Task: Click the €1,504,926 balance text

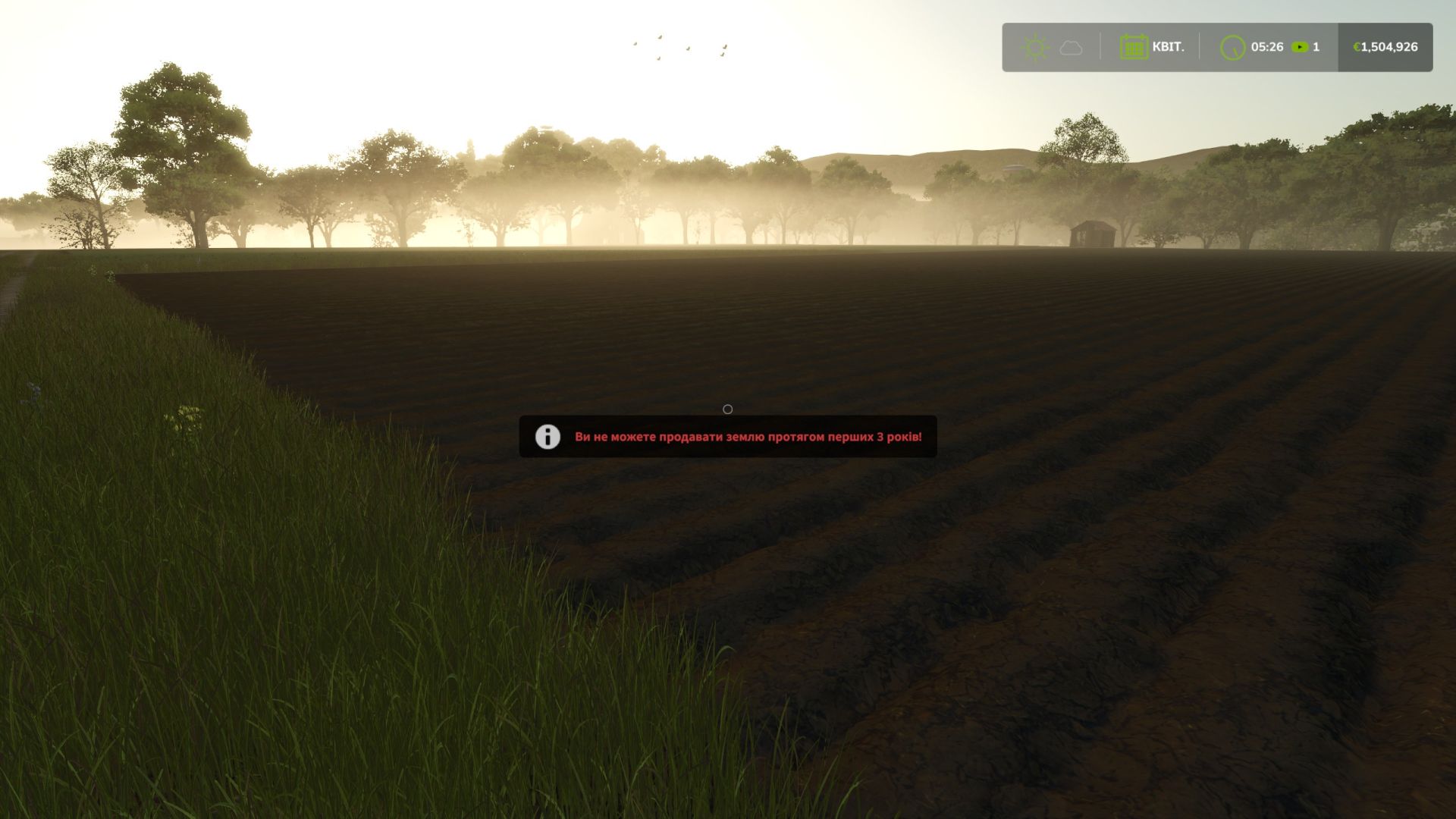Action: coord(1387,46)
